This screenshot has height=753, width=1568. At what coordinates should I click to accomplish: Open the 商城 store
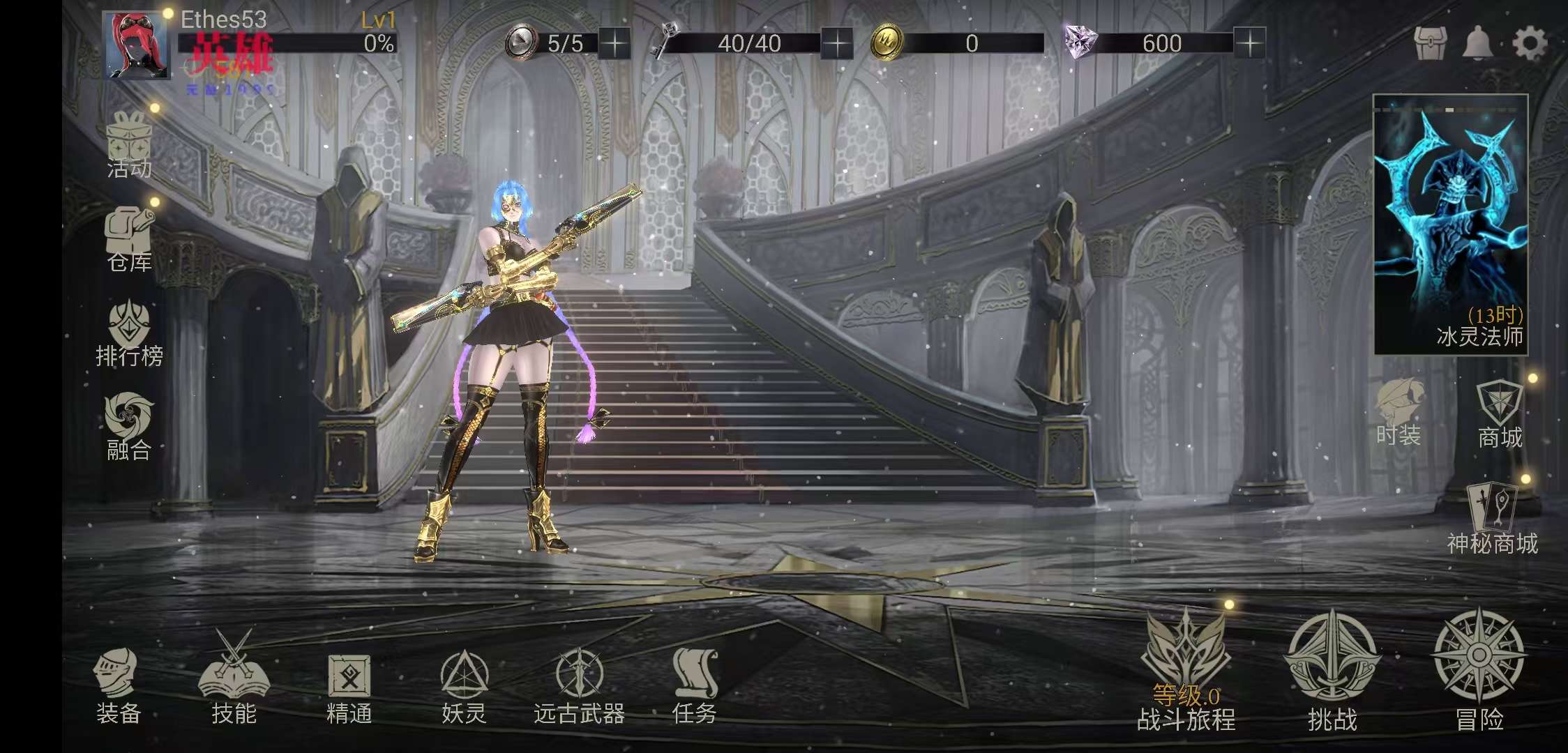(x=1500, y=415)
